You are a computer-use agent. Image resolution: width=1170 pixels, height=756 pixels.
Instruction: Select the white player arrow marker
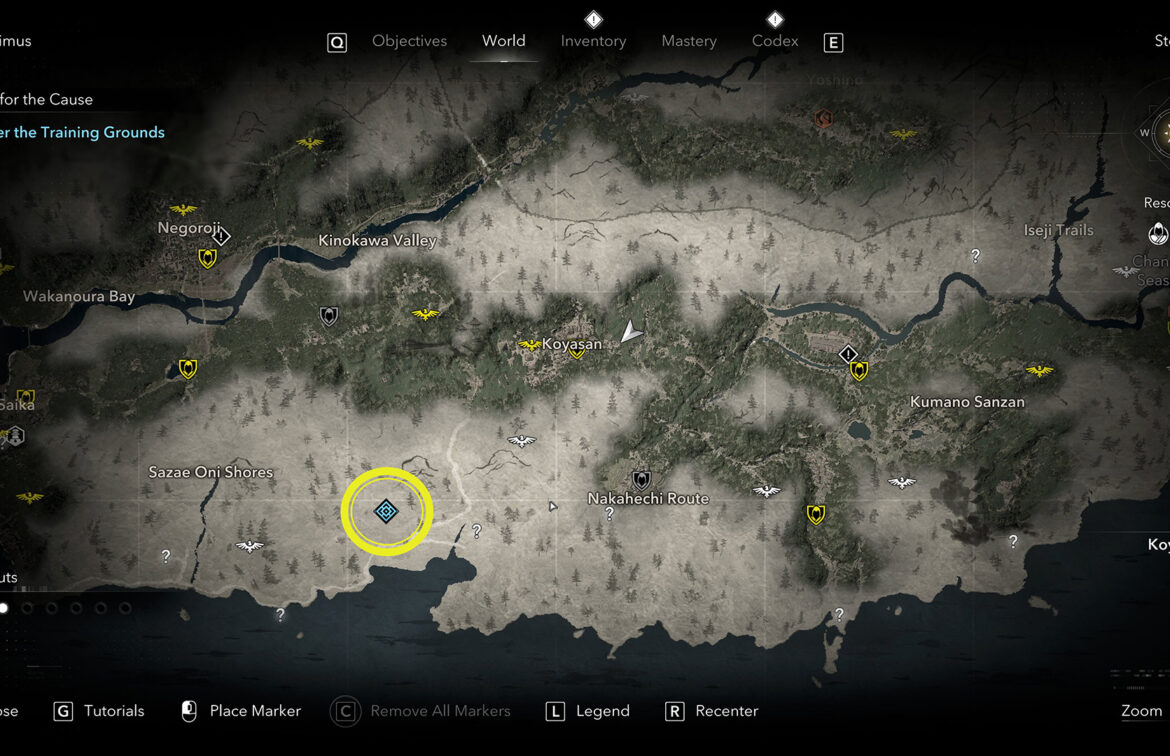[630, 332]
